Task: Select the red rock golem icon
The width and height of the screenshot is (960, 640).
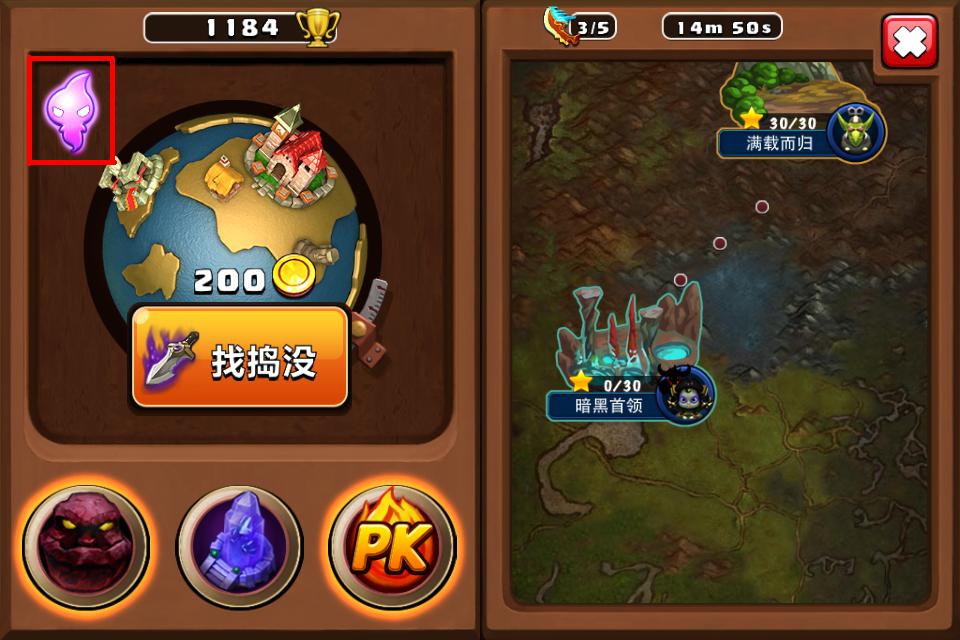Action: (x=86, y=546)
